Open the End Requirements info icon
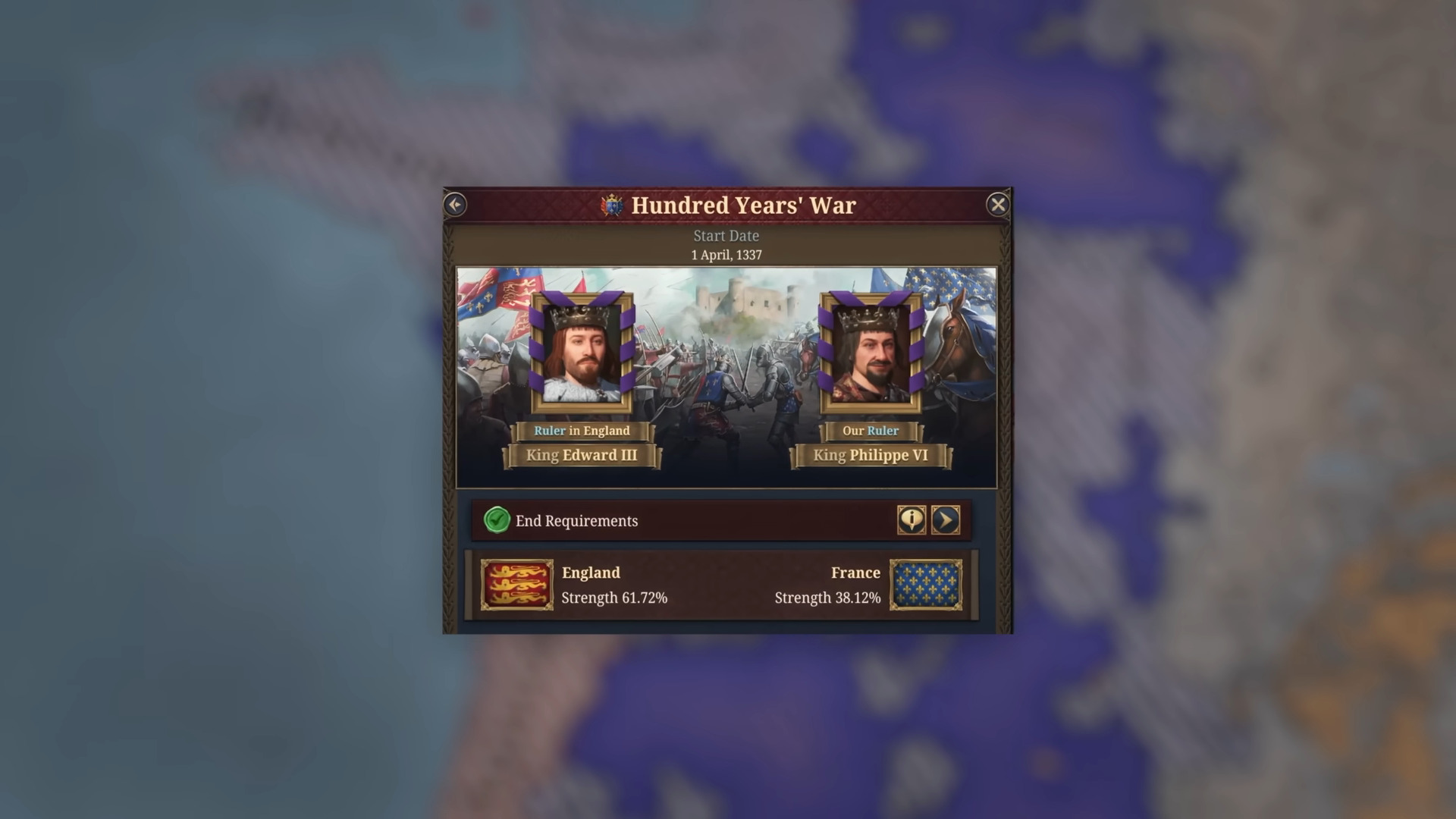Viewport: 1456px width, 819px height. (912, 521)
